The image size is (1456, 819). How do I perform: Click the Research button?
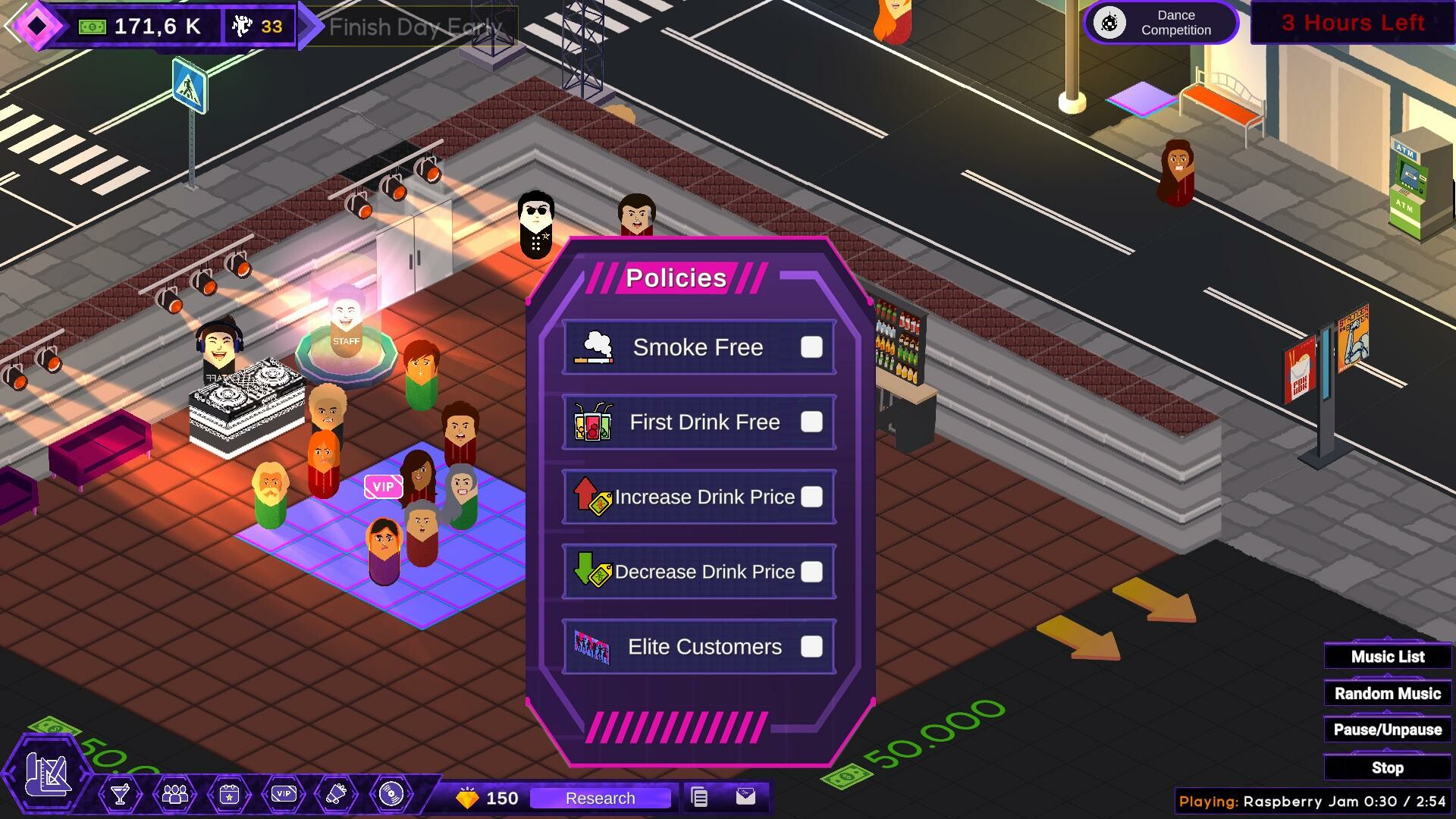click(x=600, y=798)
